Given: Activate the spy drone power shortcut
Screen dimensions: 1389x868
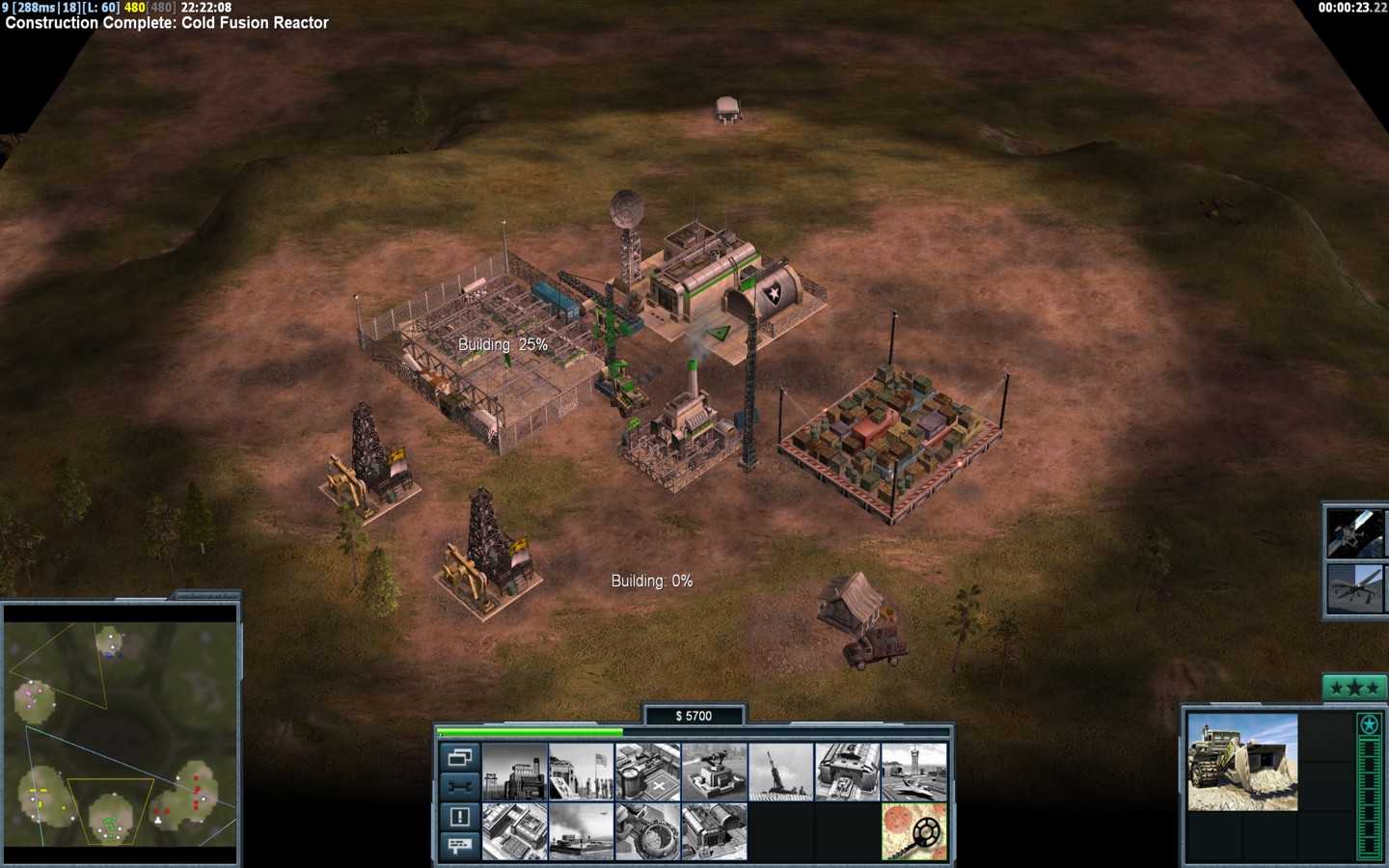Looking at the screenshot, I should [1352, 587].
